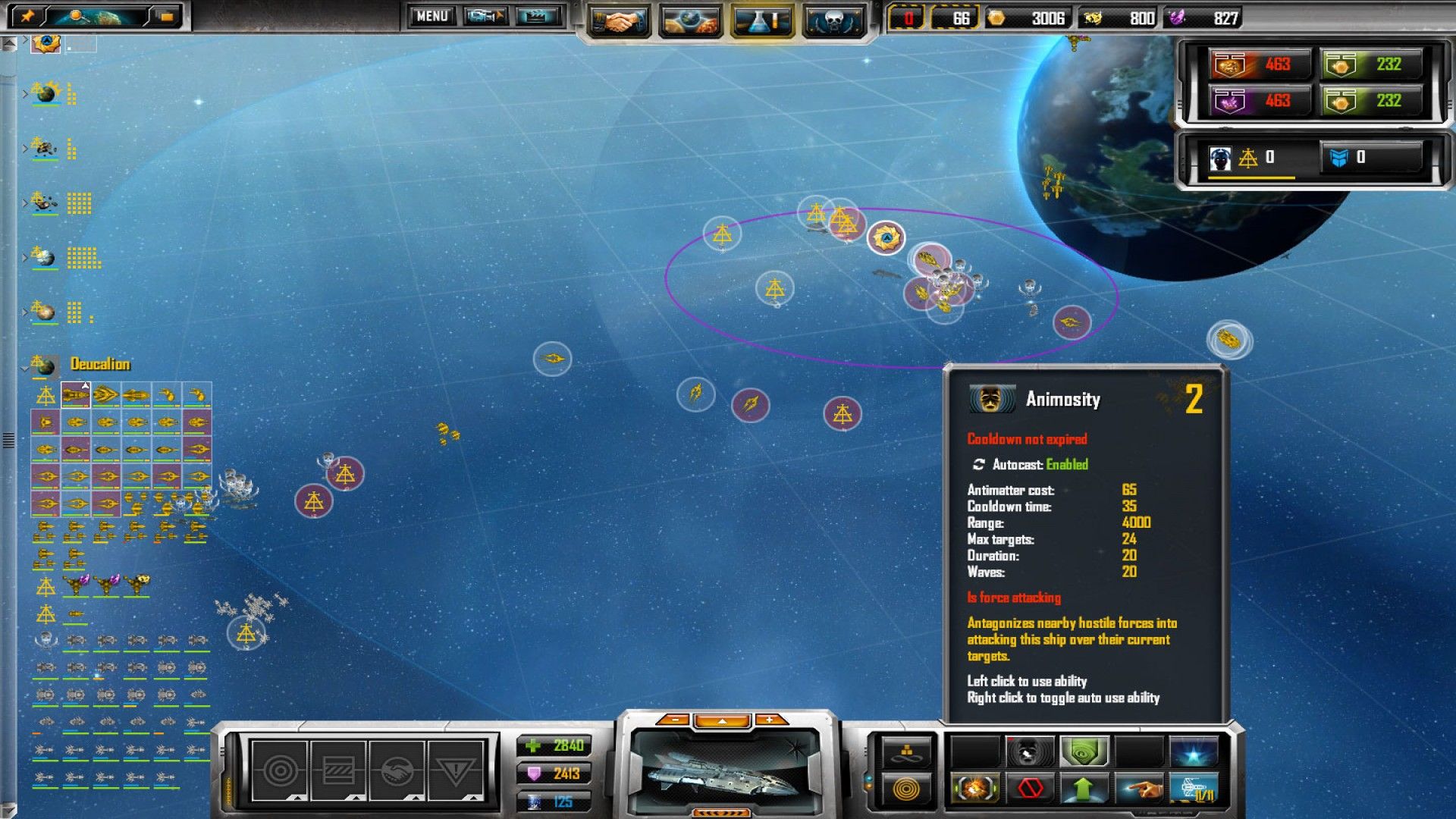1456x819 pixels.
Task: Toggle the concentric circles movement mode button
Action: coord(907,789)
